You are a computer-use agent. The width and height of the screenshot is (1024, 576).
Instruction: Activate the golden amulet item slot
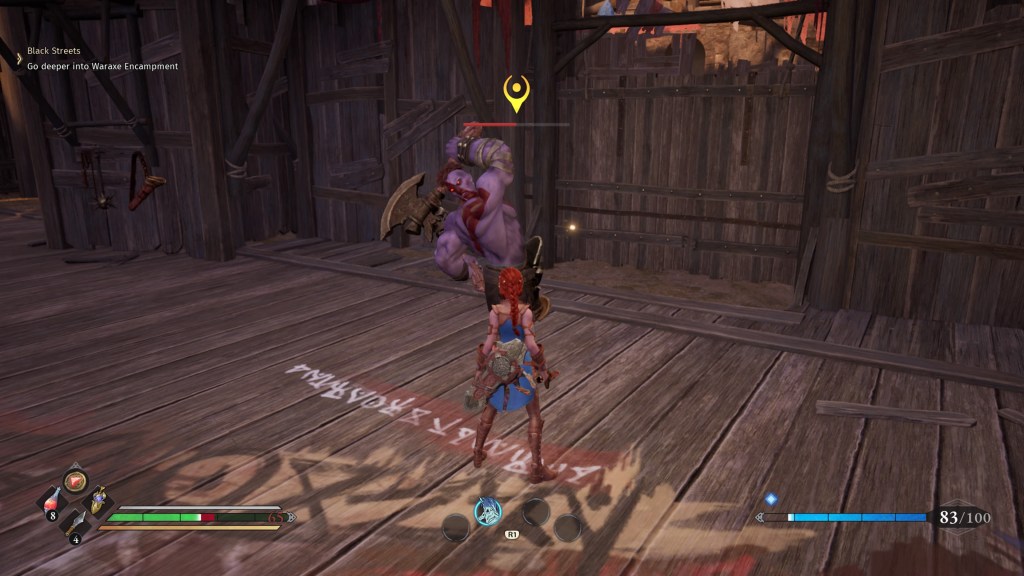tap(100, 502)
